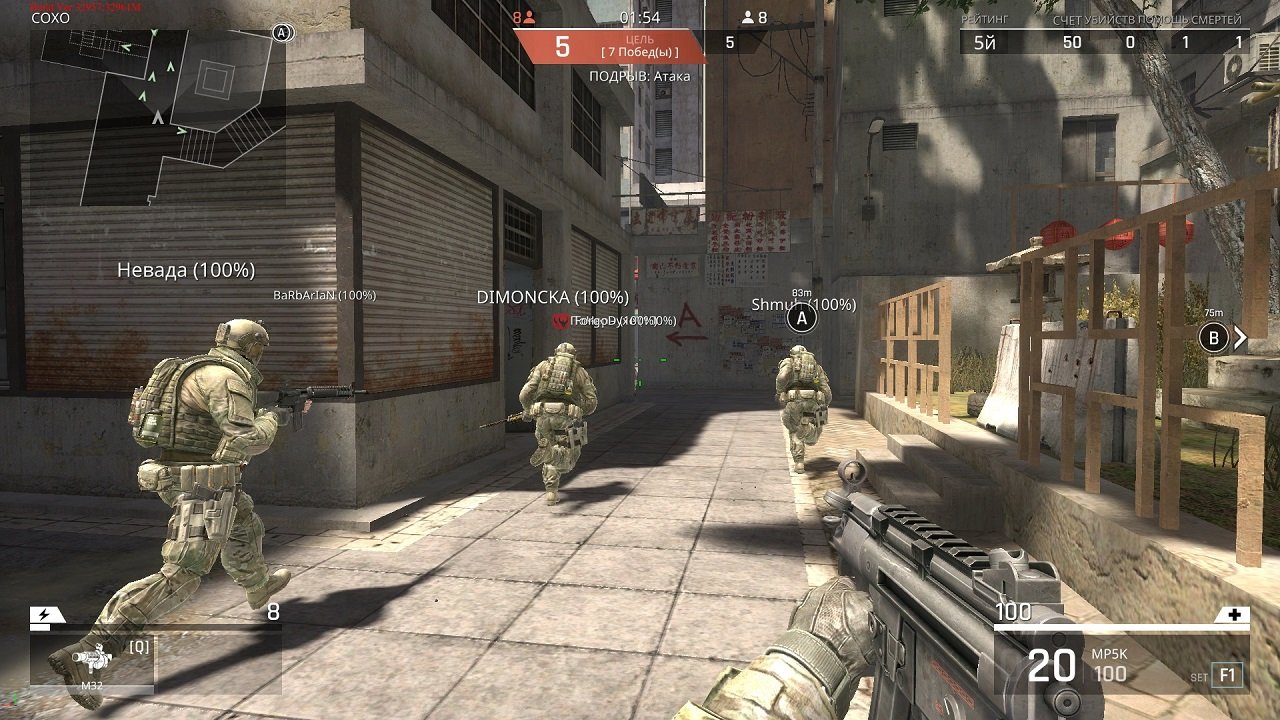Image resolution: width=1280 pixels, height=720 pixels.
Task: Select the bomb site A objective marker
Action: 801,319
